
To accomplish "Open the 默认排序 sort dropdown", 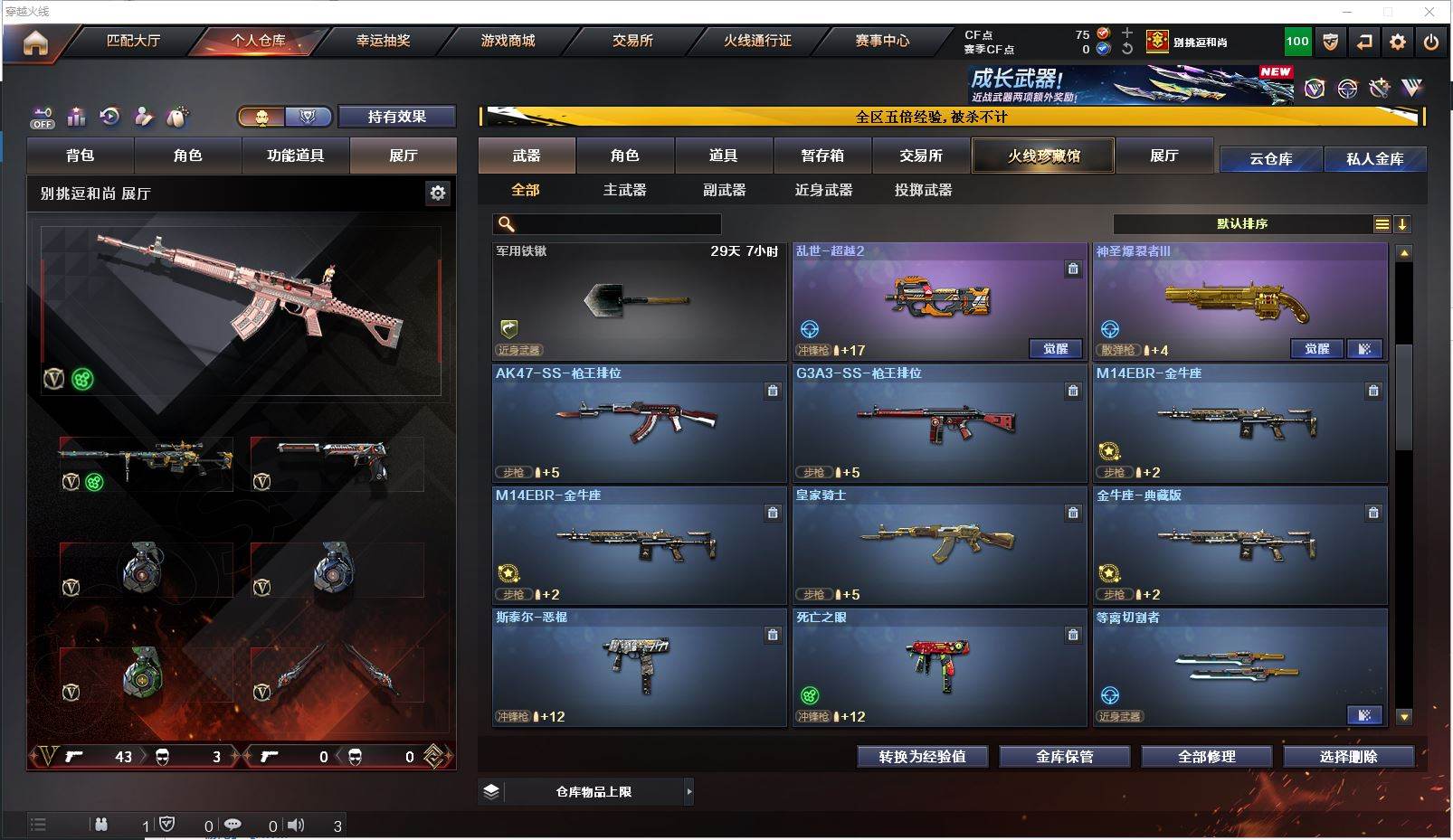I will pos(1242,224).
